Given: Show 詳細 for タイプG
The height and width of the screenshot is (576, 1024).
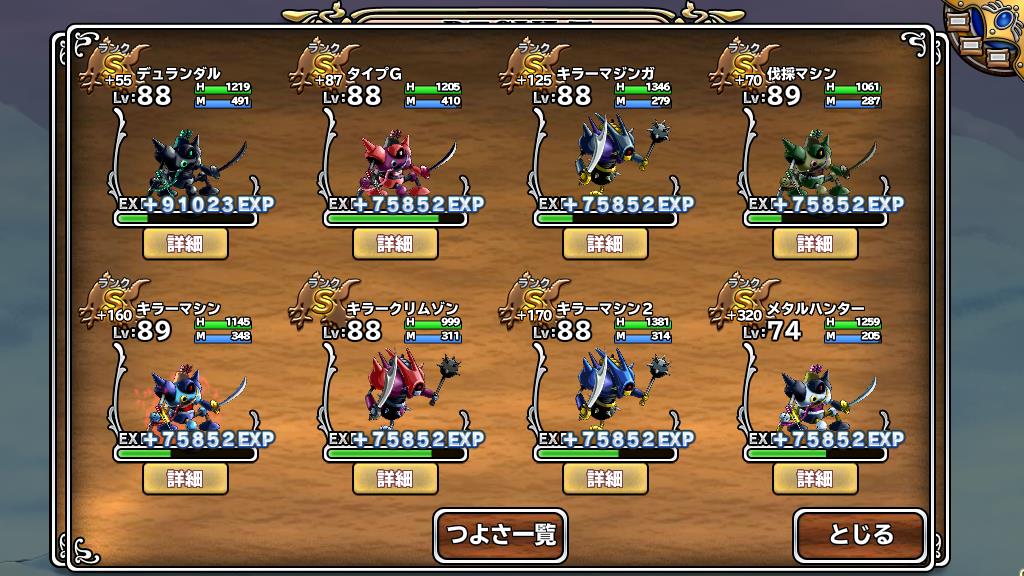Looking at the screenshot, I should 394,243.
